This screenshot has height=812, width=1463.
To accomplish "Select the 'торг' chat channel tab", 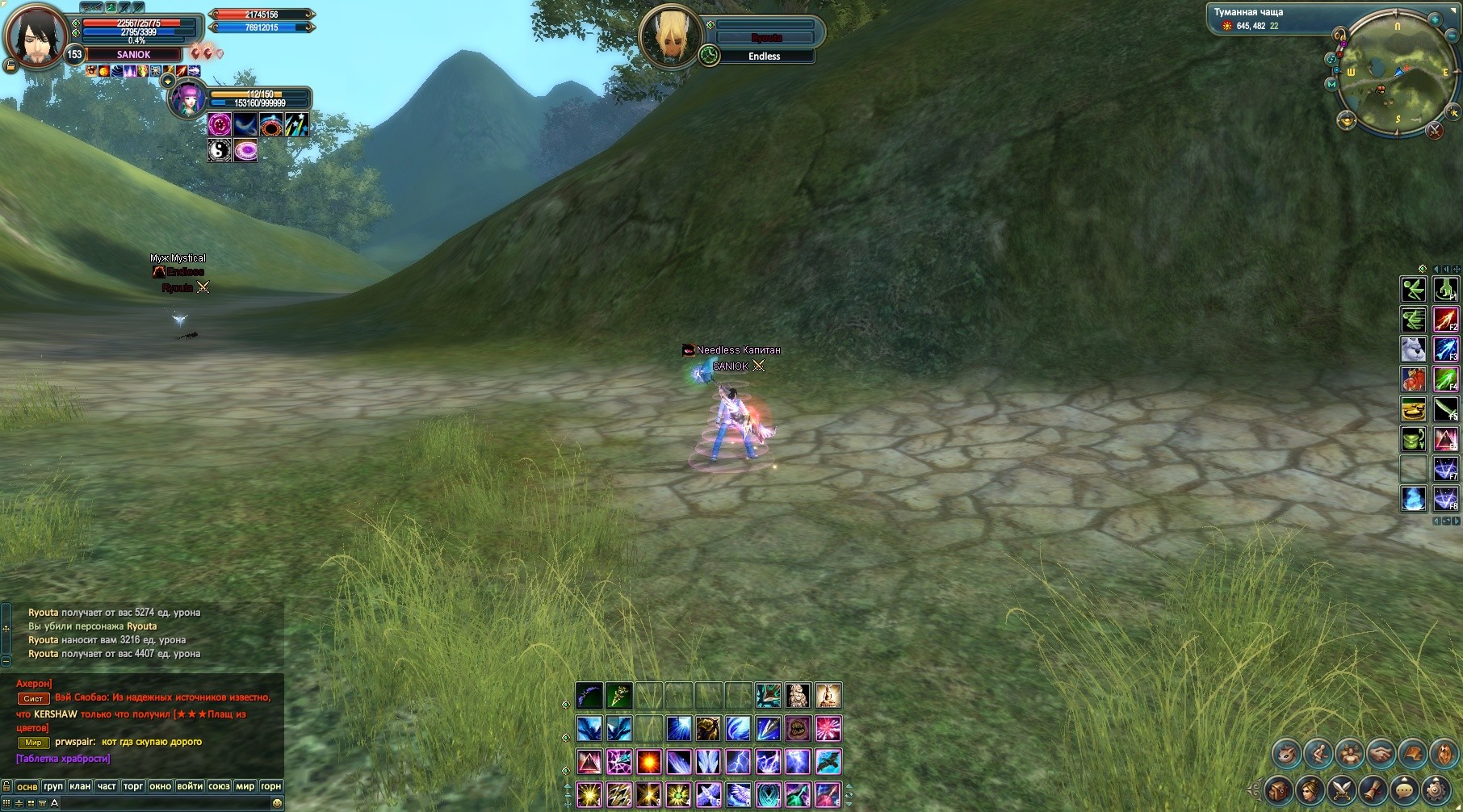I will (x=133, y=786).
